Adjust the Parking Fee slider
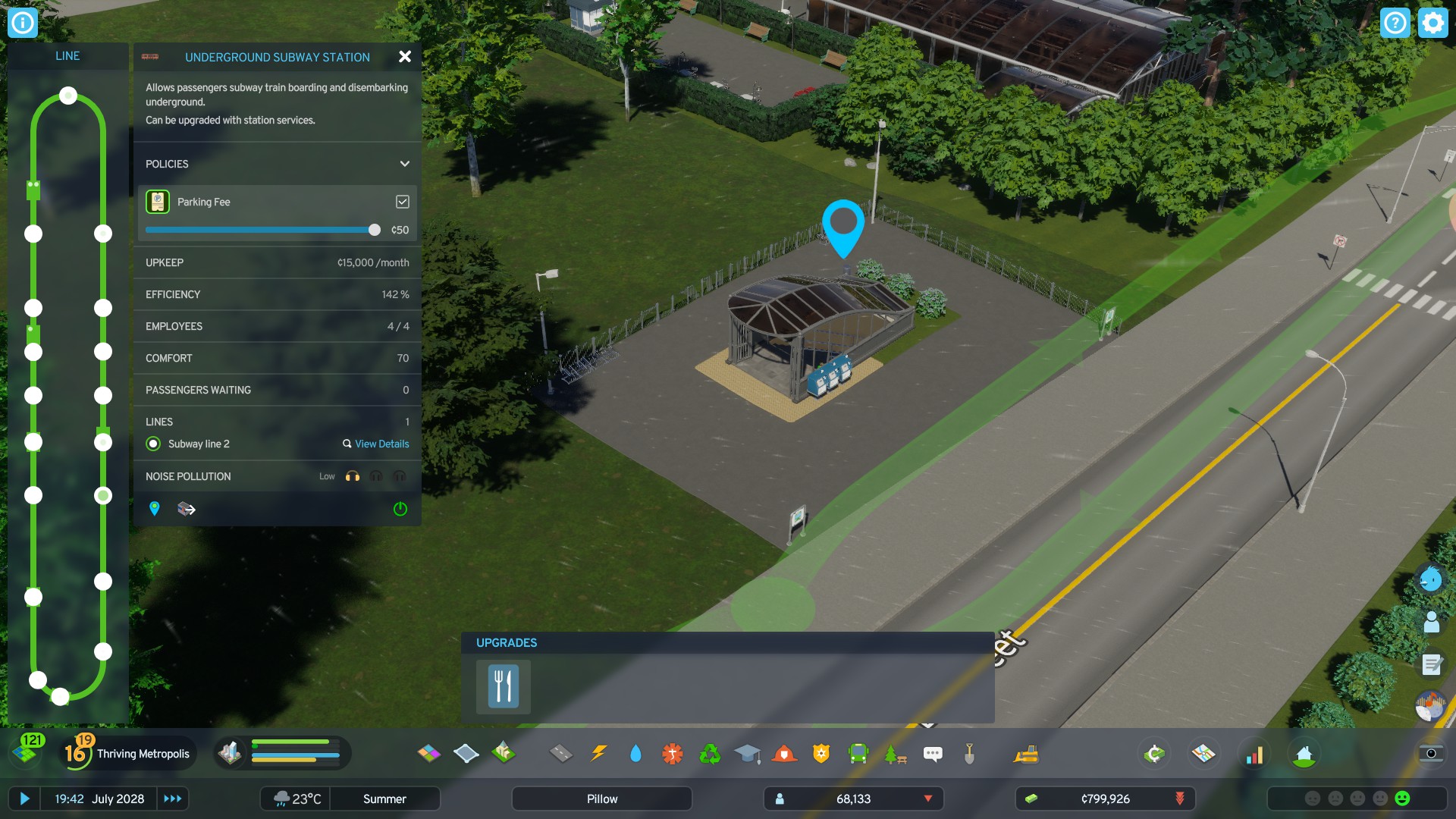The image size is (1456, 819). (x=376, y=228)
